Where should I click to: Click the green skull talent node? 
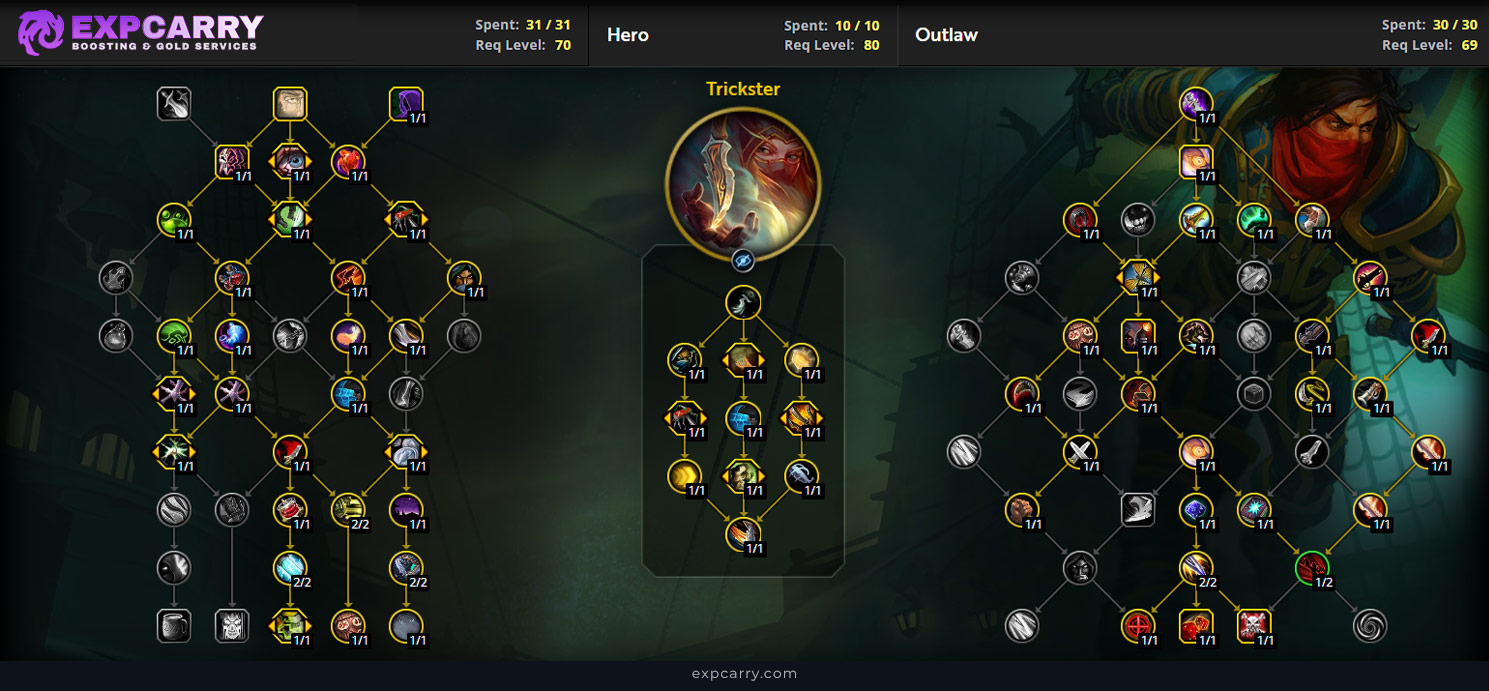tap(290, 626)
